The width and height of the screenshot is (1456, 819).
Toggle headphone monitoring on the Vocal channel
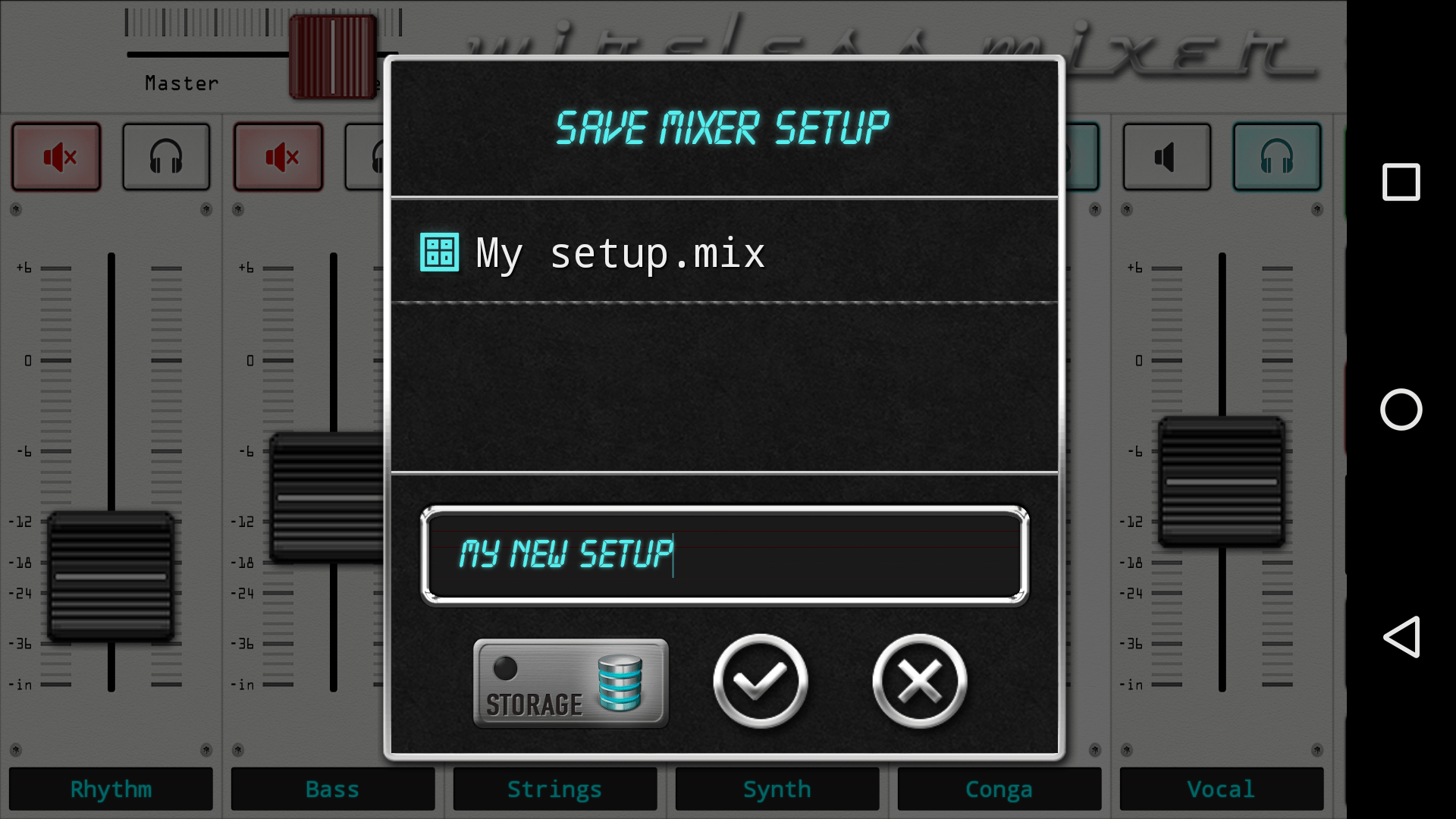point(1277,157)
